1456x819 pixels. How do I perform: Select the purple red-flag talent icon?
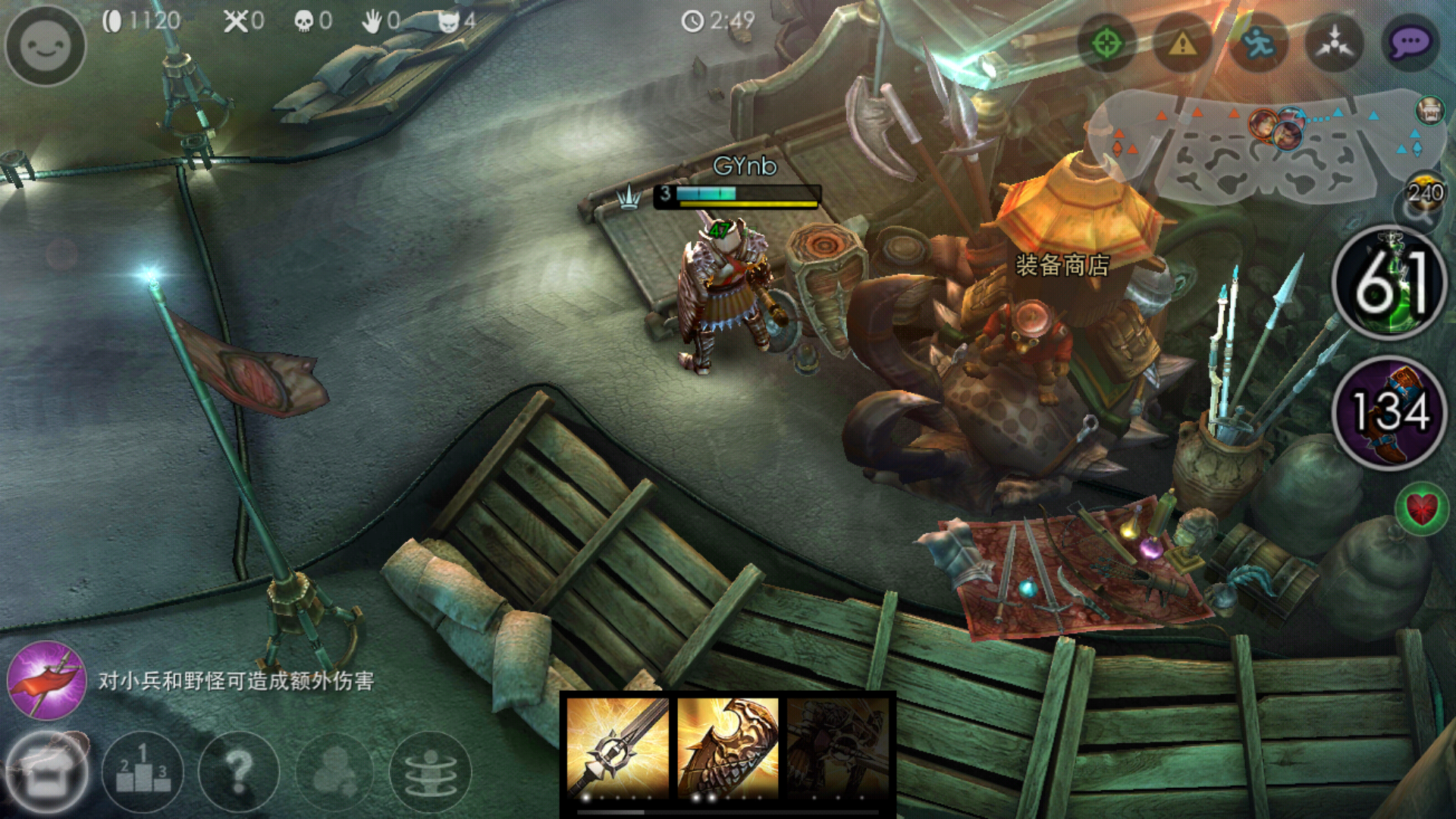(46, 679)
